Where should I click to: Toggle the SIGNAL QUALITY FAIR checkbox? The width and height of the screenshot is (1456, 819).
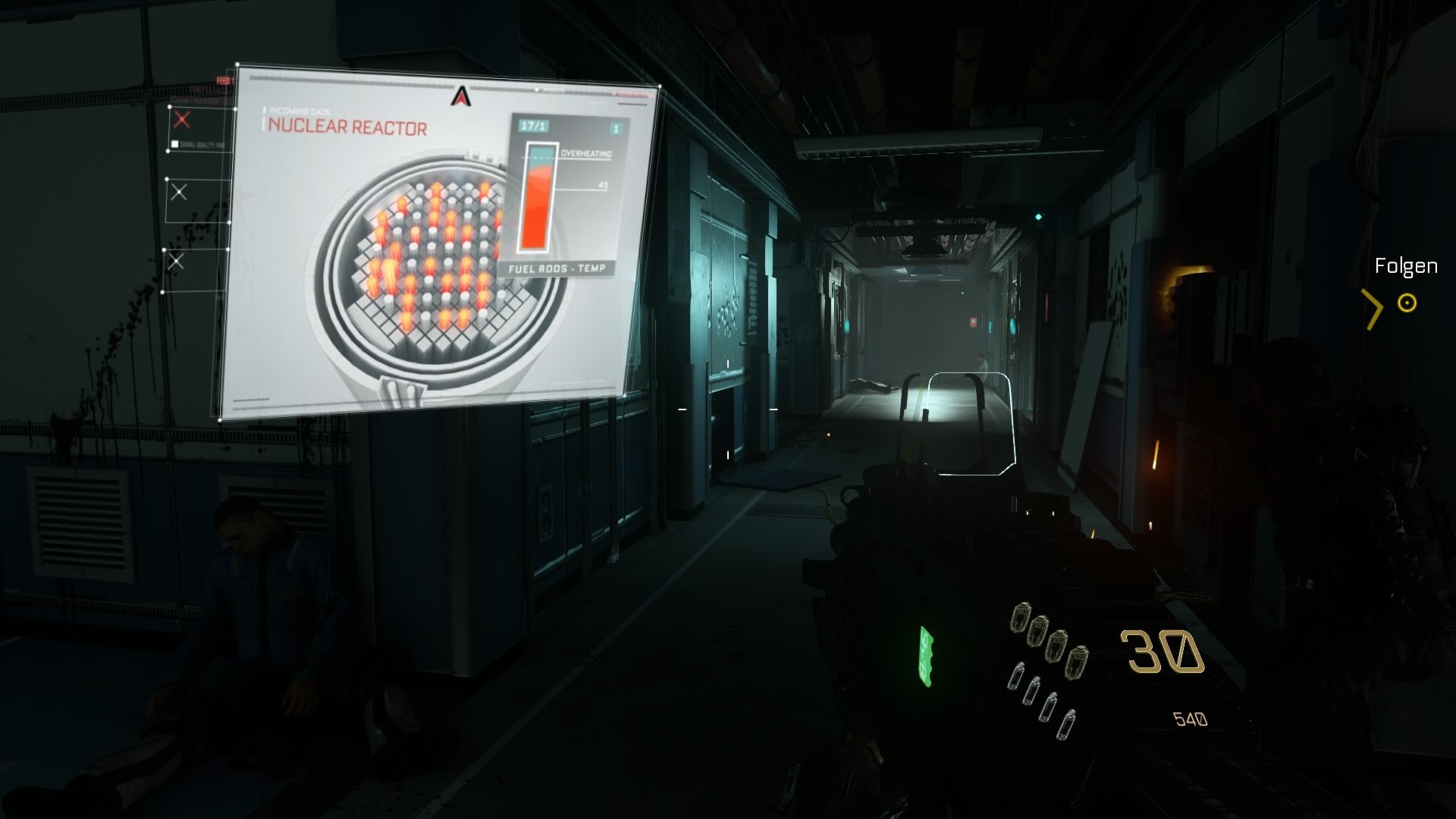(177, 144)
